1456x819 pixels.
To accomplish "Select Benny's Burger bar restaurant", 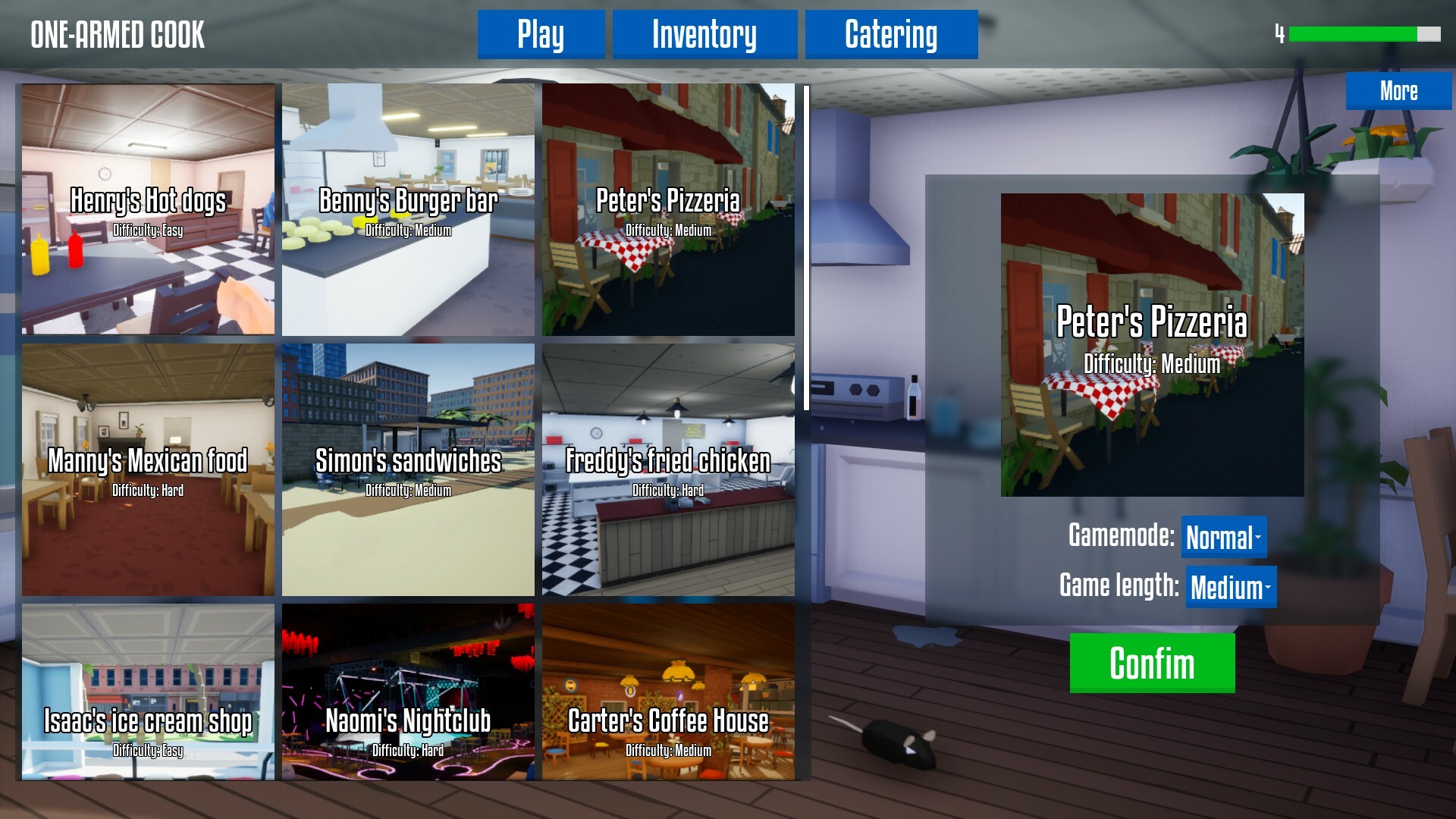I will tap(408, 209).
